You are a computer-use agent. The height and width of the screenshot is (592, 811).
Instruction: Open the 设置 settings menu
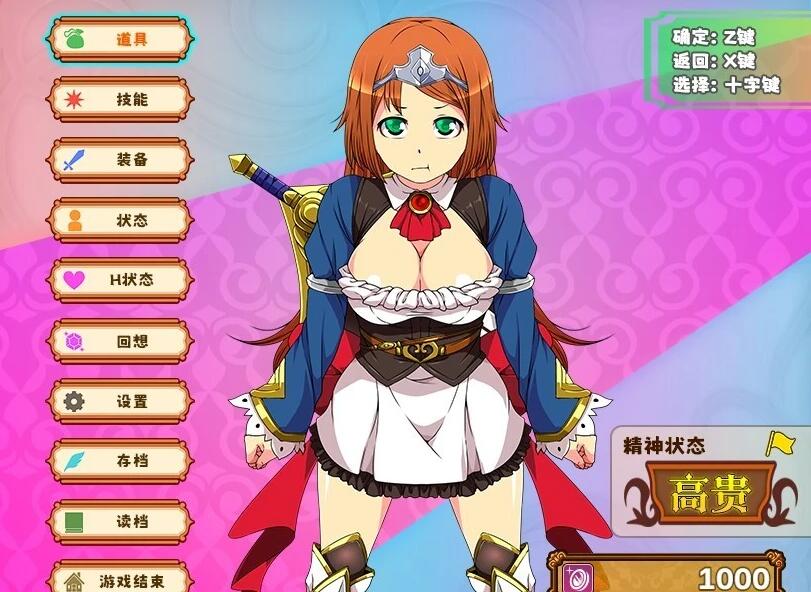point(120,401)
